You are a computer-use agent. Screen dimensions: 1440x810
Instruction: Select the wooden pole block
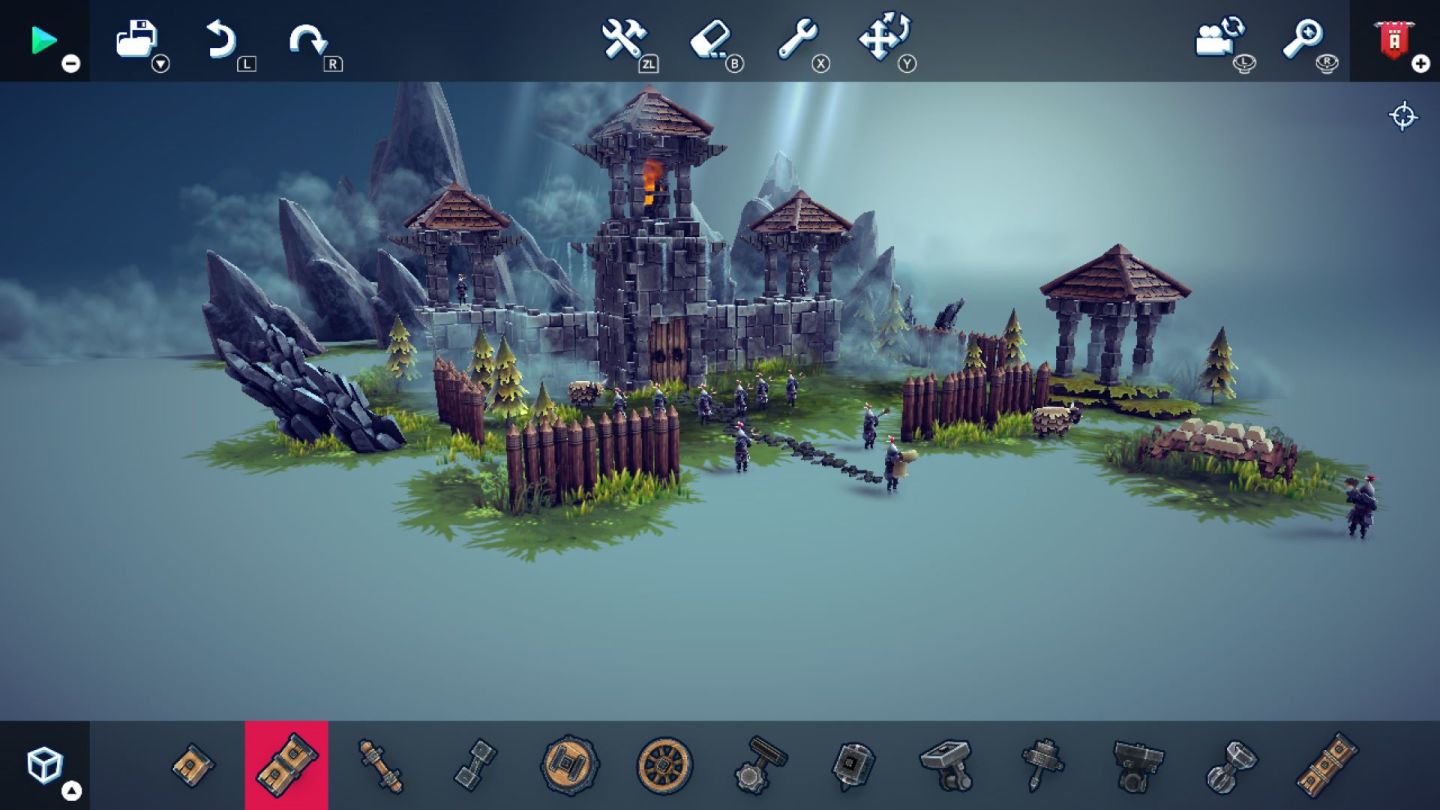point(381,765)
